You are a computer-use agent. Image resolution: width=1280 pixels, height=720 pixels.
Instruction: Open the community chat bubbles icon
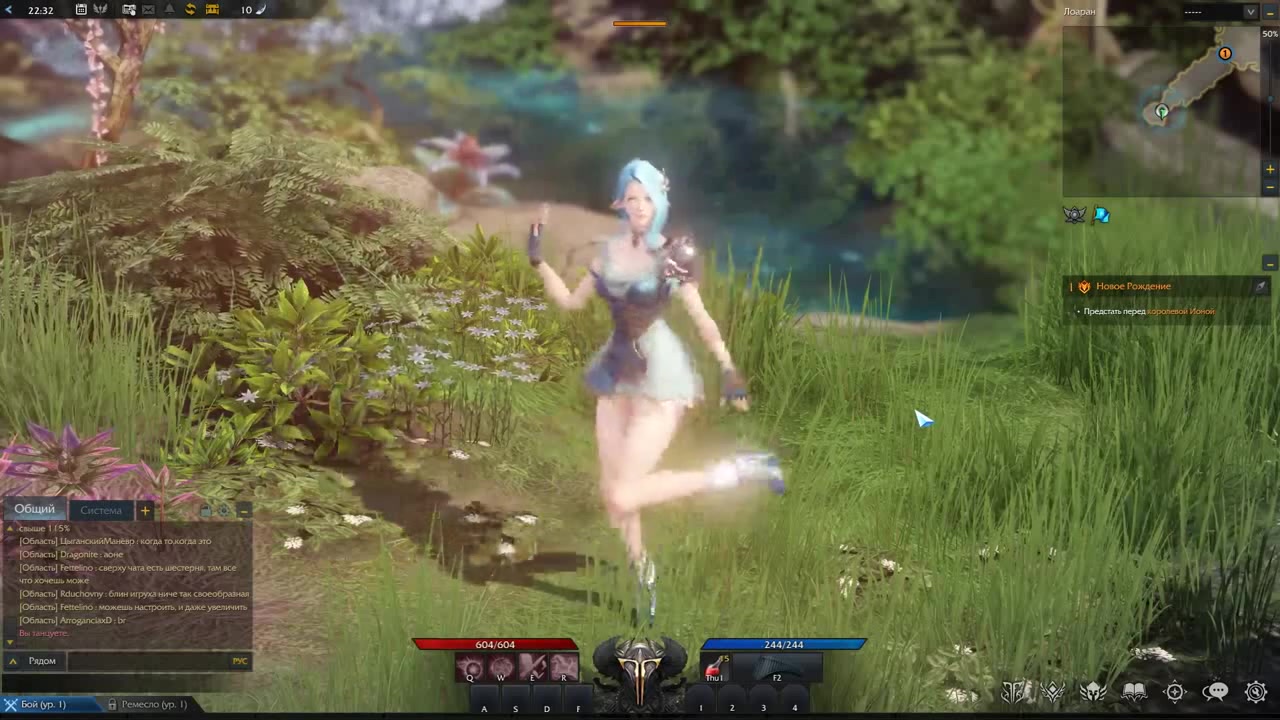click(x=1217, y=691)
